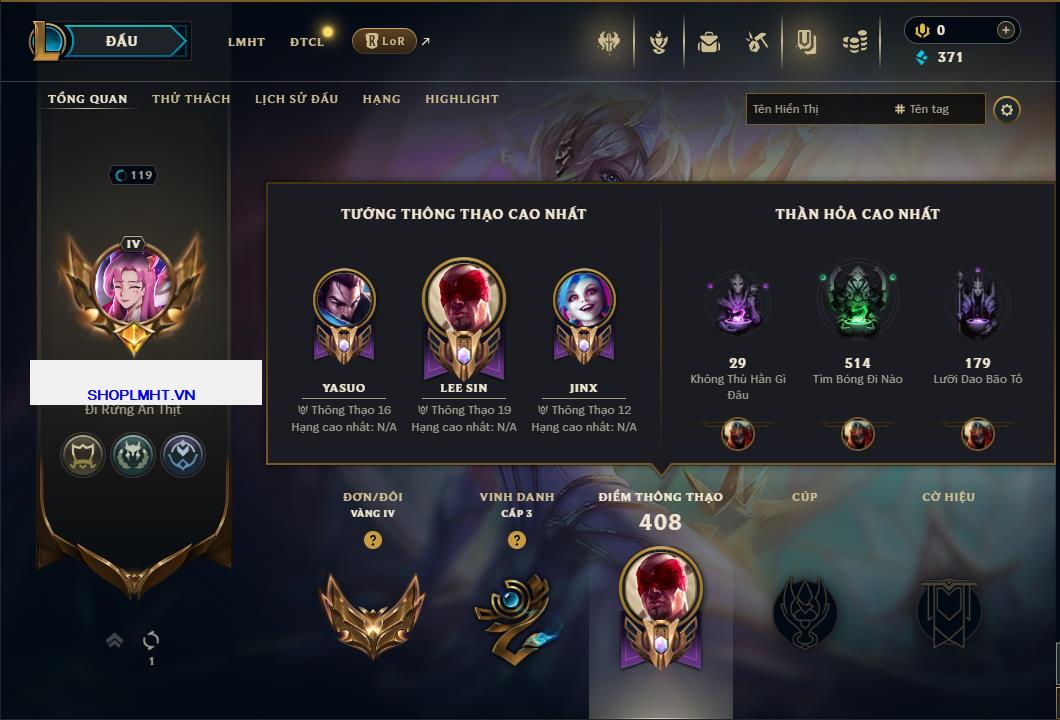The image size is (1060, 720).
Task: Choose the CỜ HIỆU banner section
Action: 948,610
